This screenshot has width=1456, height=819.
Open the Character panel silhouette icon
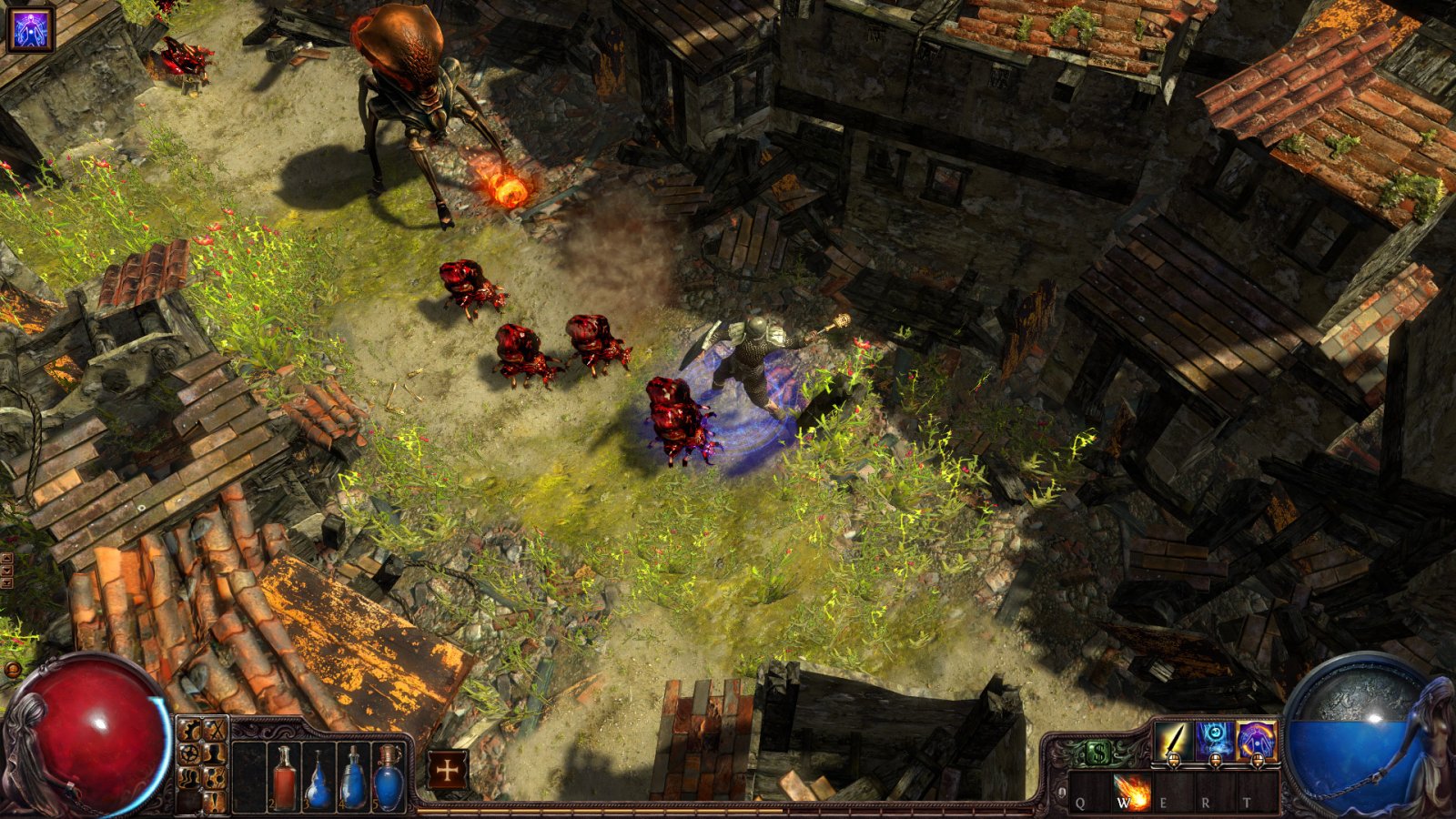pyautogui.click(x=214, y=754)
